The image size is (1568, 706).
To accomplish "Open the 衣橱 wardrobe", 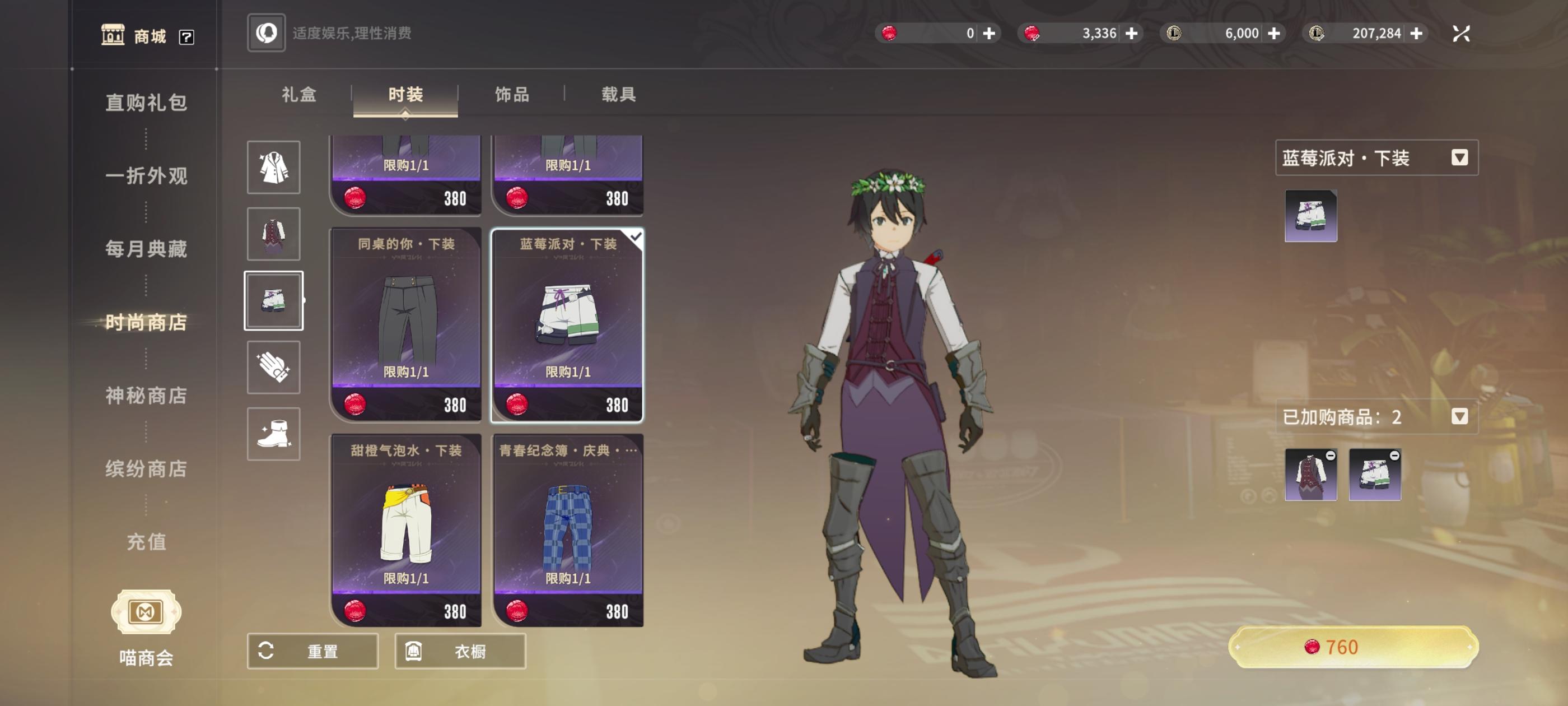I will coord(460,651).
